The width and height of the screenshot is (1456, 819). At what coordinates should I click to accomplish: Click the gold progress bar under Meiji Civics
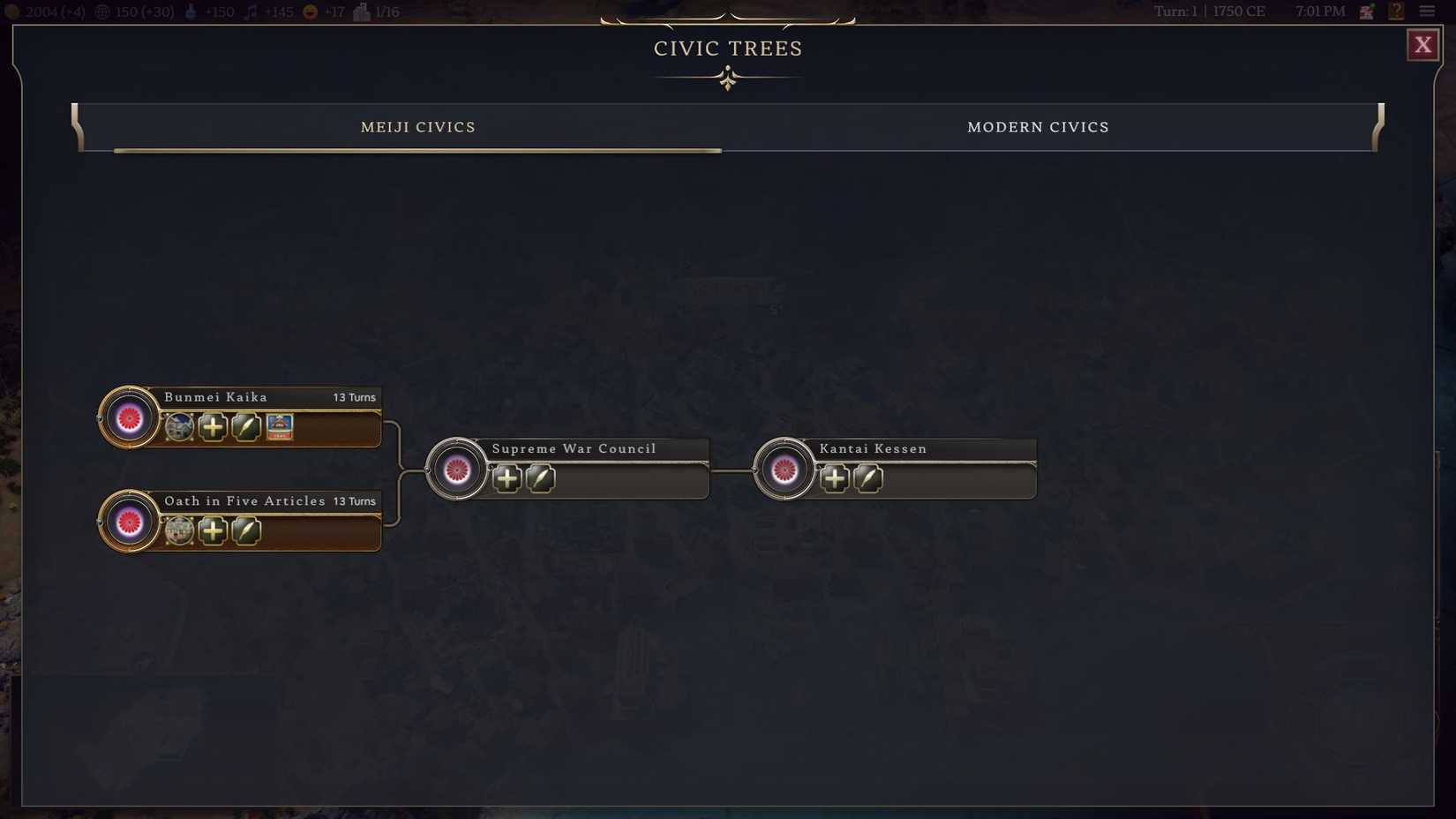pyautogui.click(x=418, y=151)
